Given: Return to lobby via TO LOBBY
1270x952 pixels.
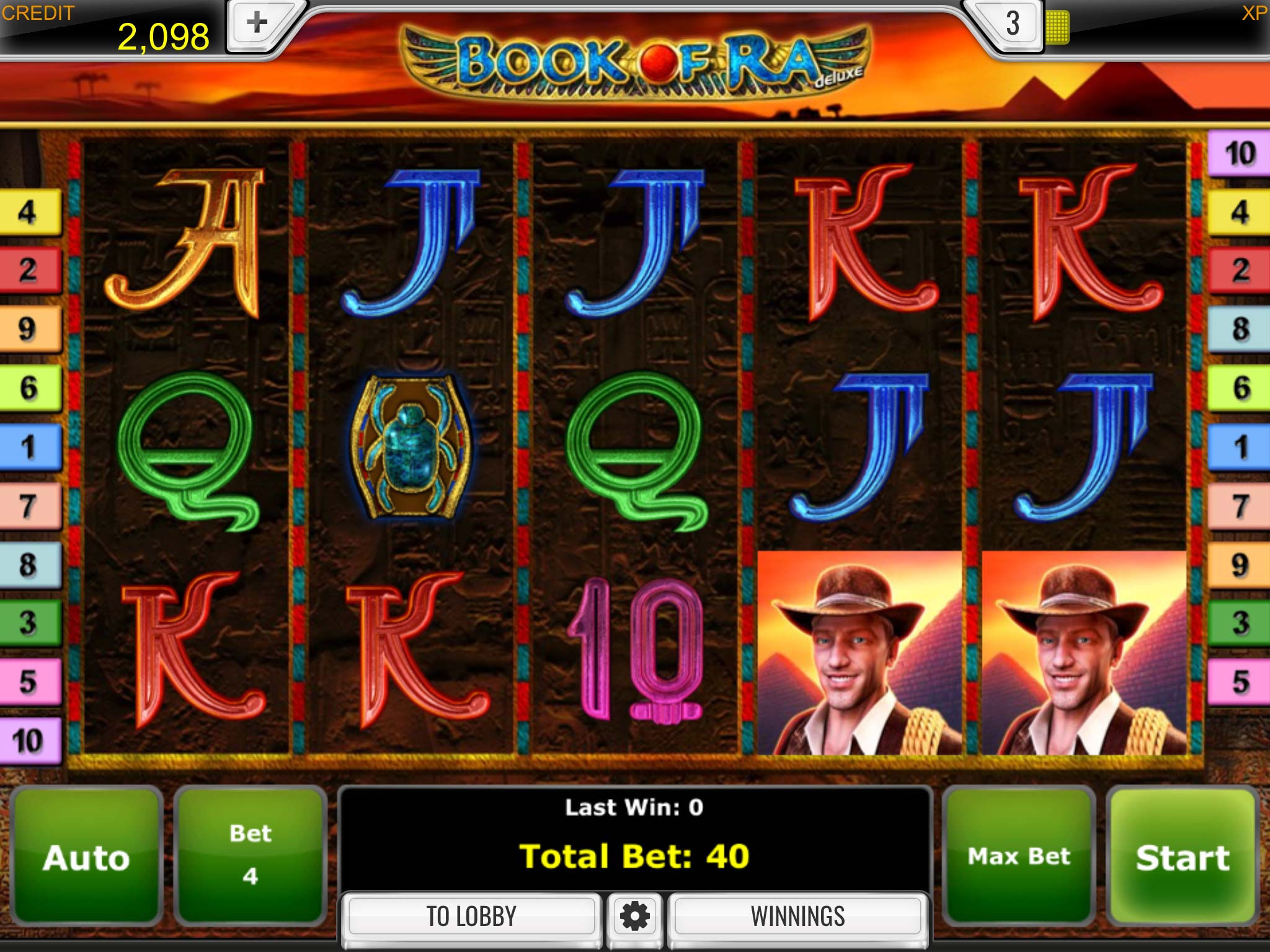Looking at the screenshot, I should [x=471, y=916].
